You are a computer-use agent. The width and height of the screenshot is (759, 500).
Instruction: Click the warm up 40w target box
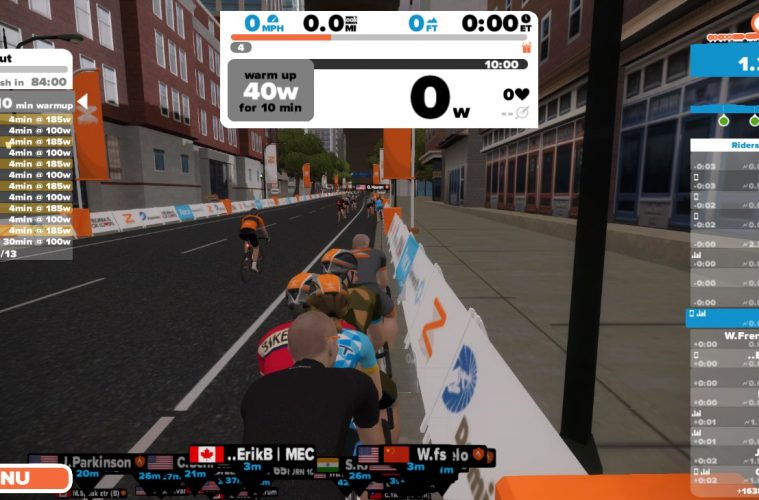pyautogui.click(x=270, y=90)
